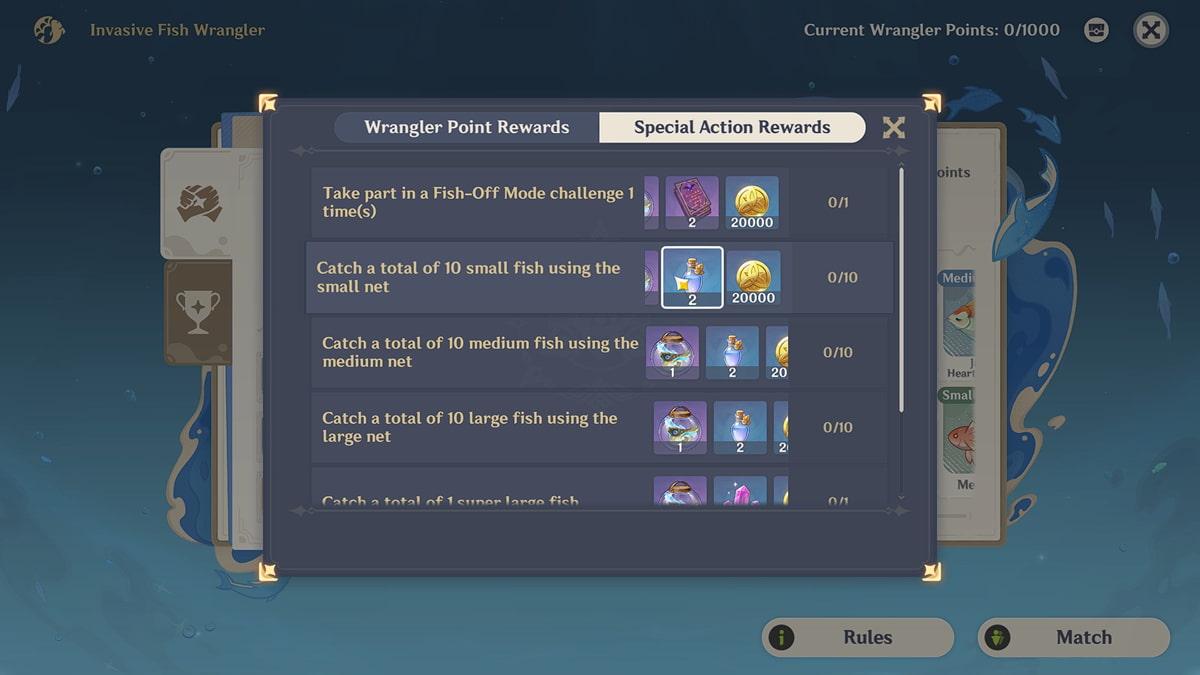
Task: Select the 20000 coin reward for Fish-Off challenge
Action: point(752,203)
